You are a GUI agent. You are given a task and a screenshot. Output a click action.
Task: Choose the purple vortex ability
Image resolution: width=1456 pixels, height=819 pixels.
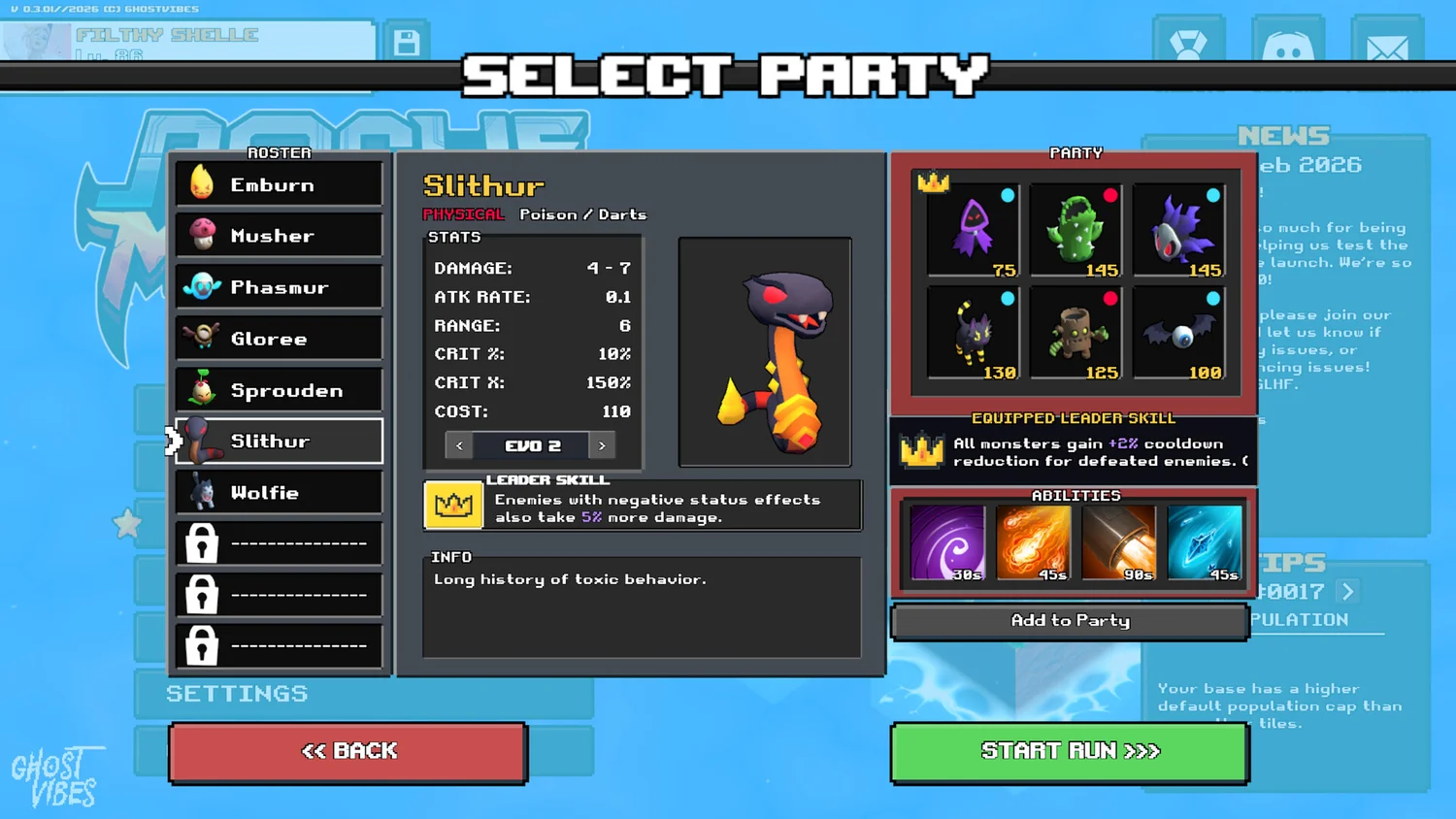[x=947, y=543]
